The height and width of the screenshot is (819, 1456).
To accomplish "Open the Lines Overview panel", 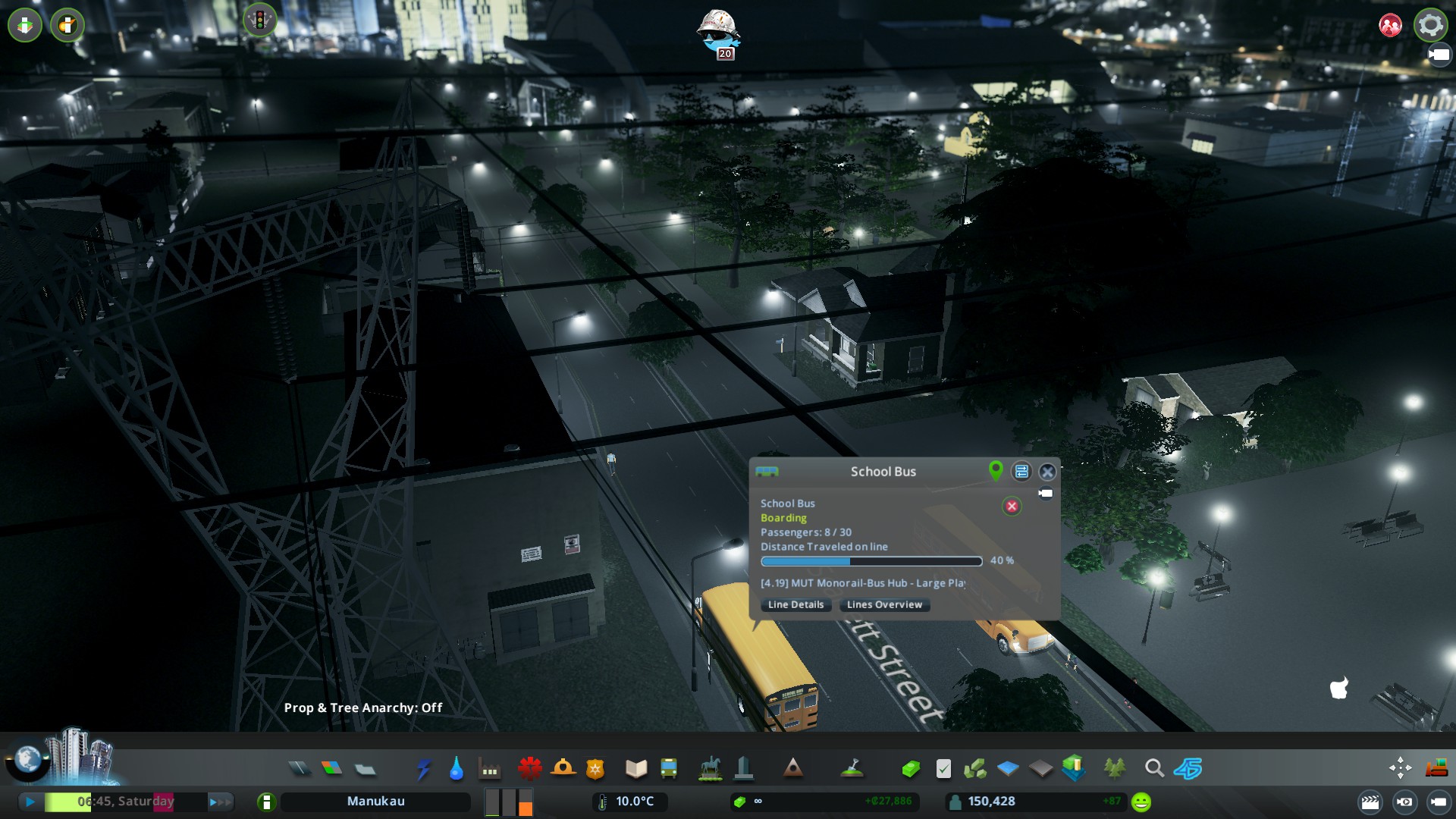I will pos(884,604).
